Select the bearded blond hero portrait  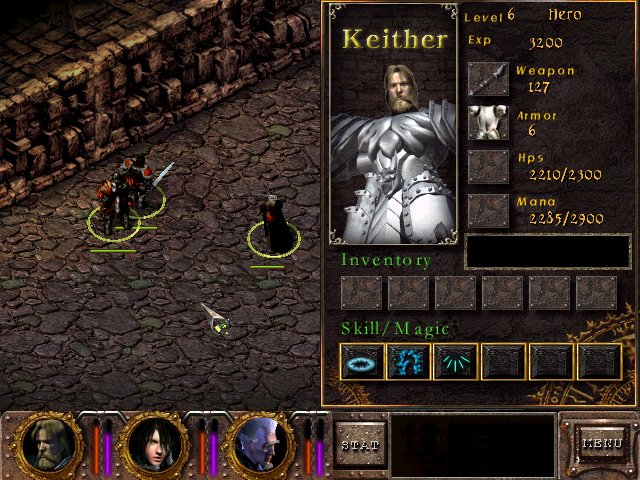click(46, 443)
